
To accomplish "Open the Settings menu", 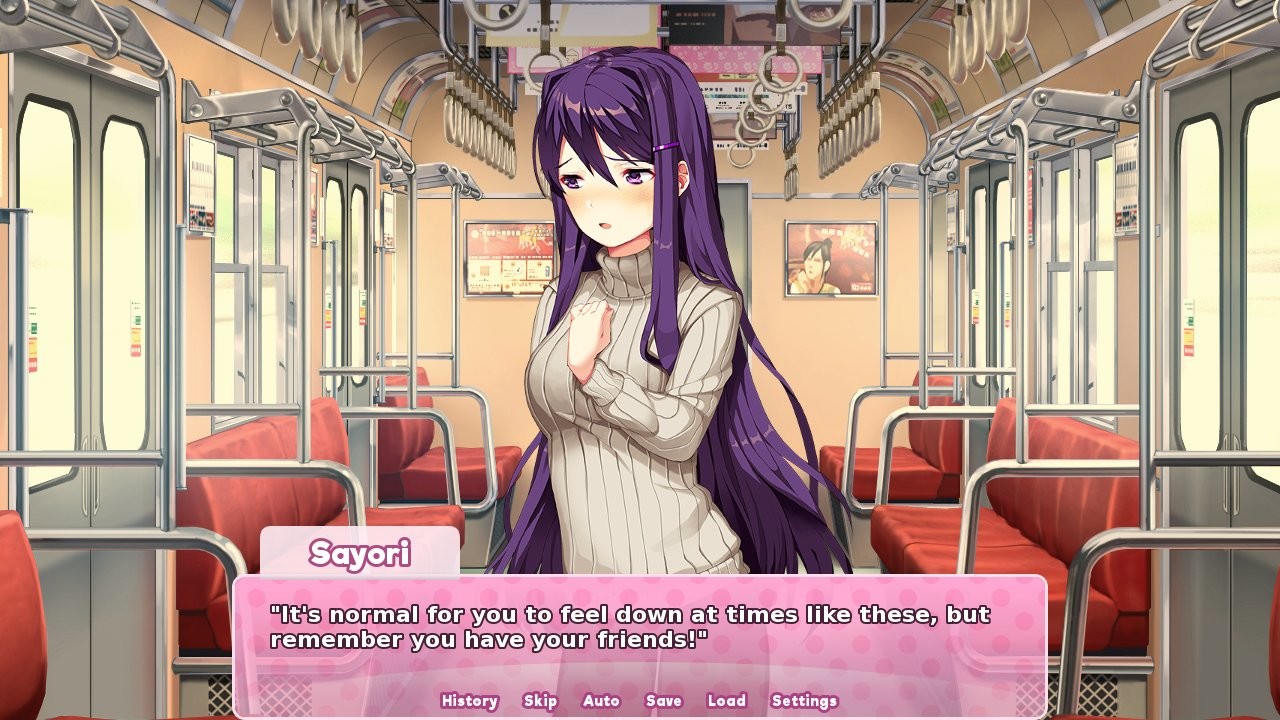I will click(x=805, y=701).
